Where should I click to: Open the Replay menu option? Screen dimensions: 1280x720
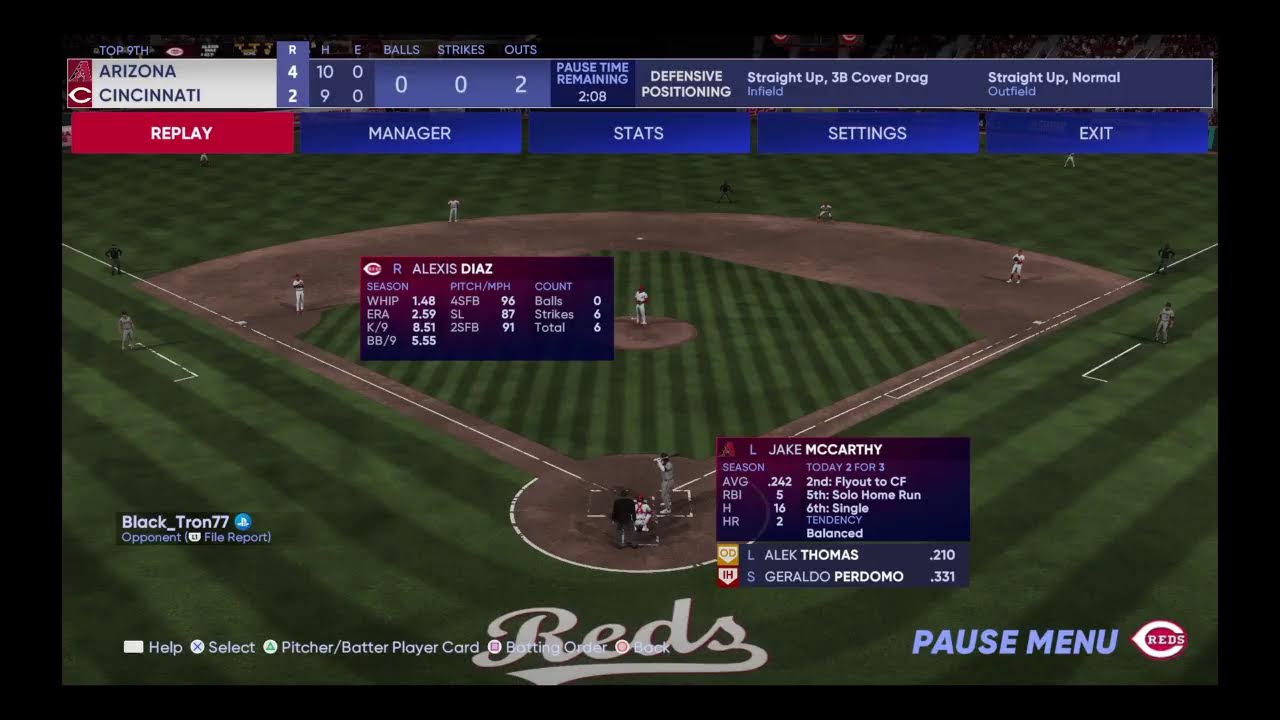pos(182,133)
